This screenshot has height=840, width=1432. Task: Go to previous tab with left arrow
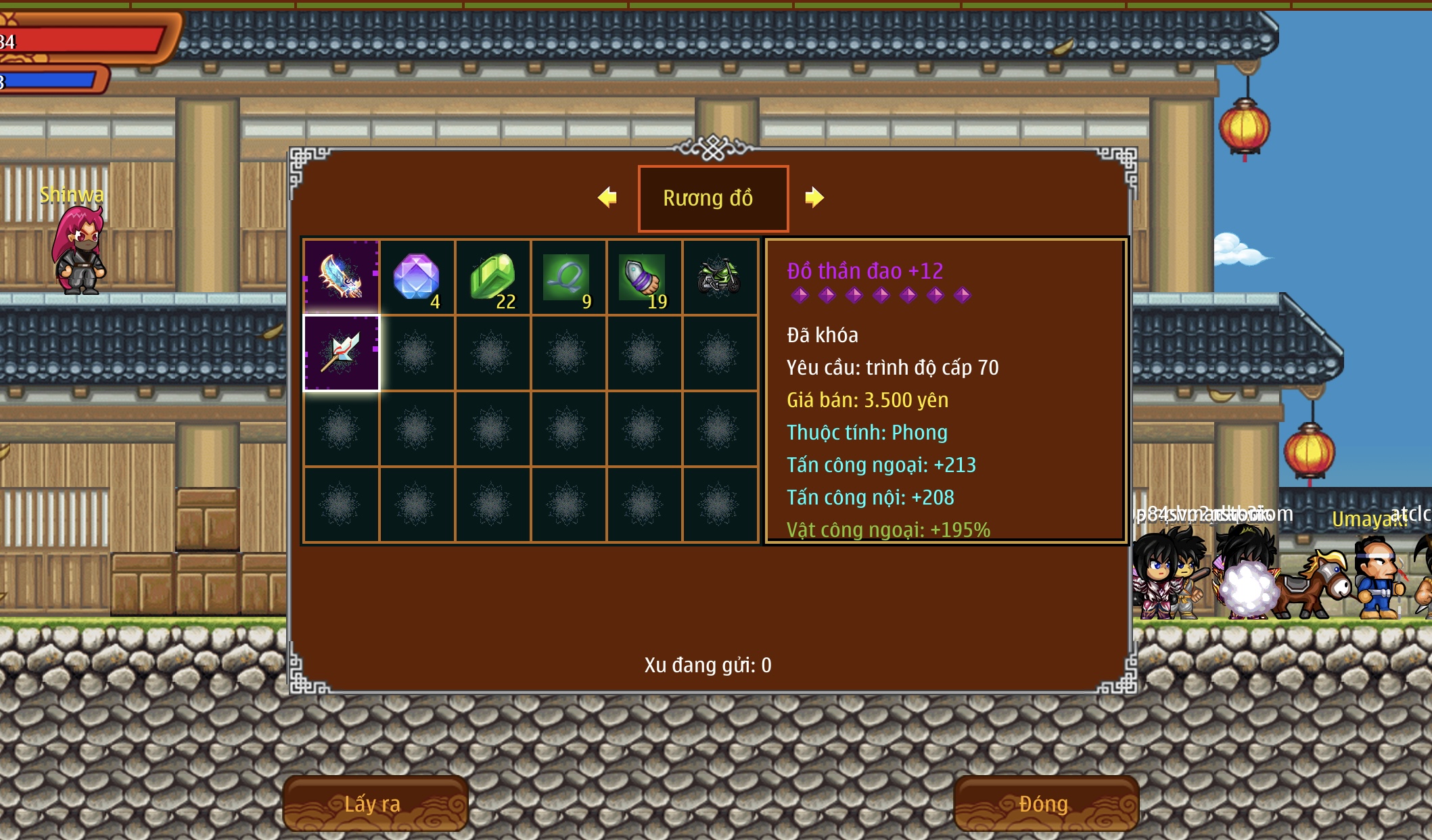(607, 197)
